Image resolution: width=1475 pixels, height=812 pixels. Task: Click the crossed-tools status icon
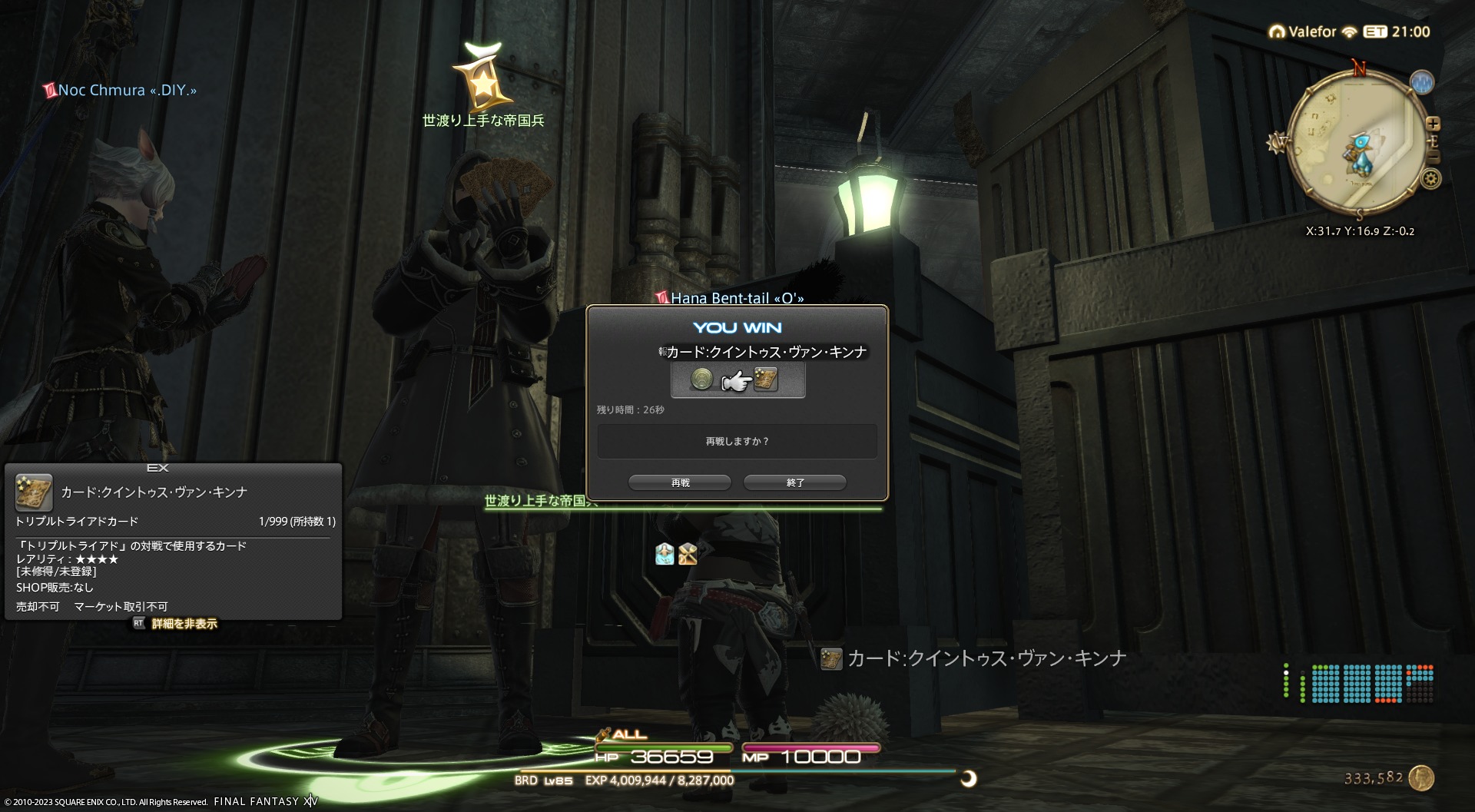tap(688, 554)
